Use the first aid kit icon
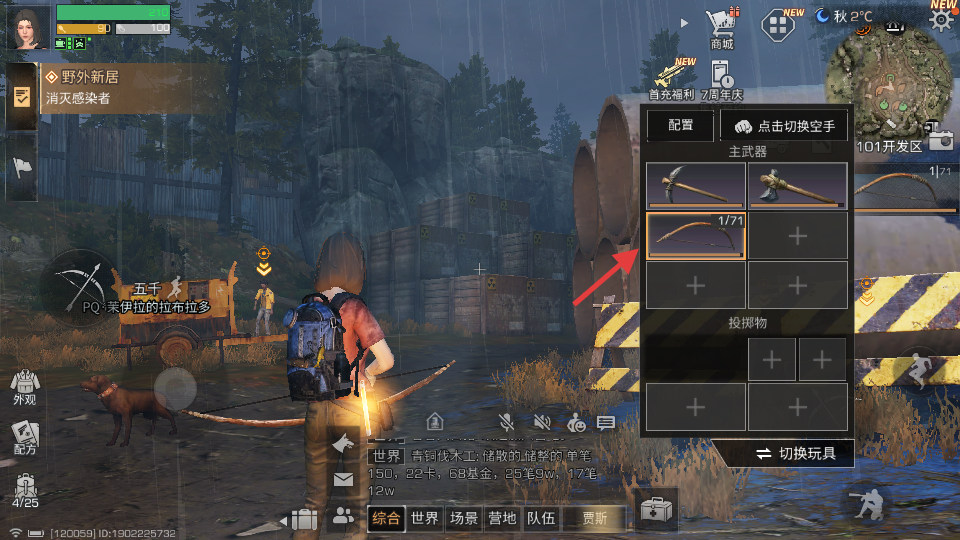 (656, 511)
